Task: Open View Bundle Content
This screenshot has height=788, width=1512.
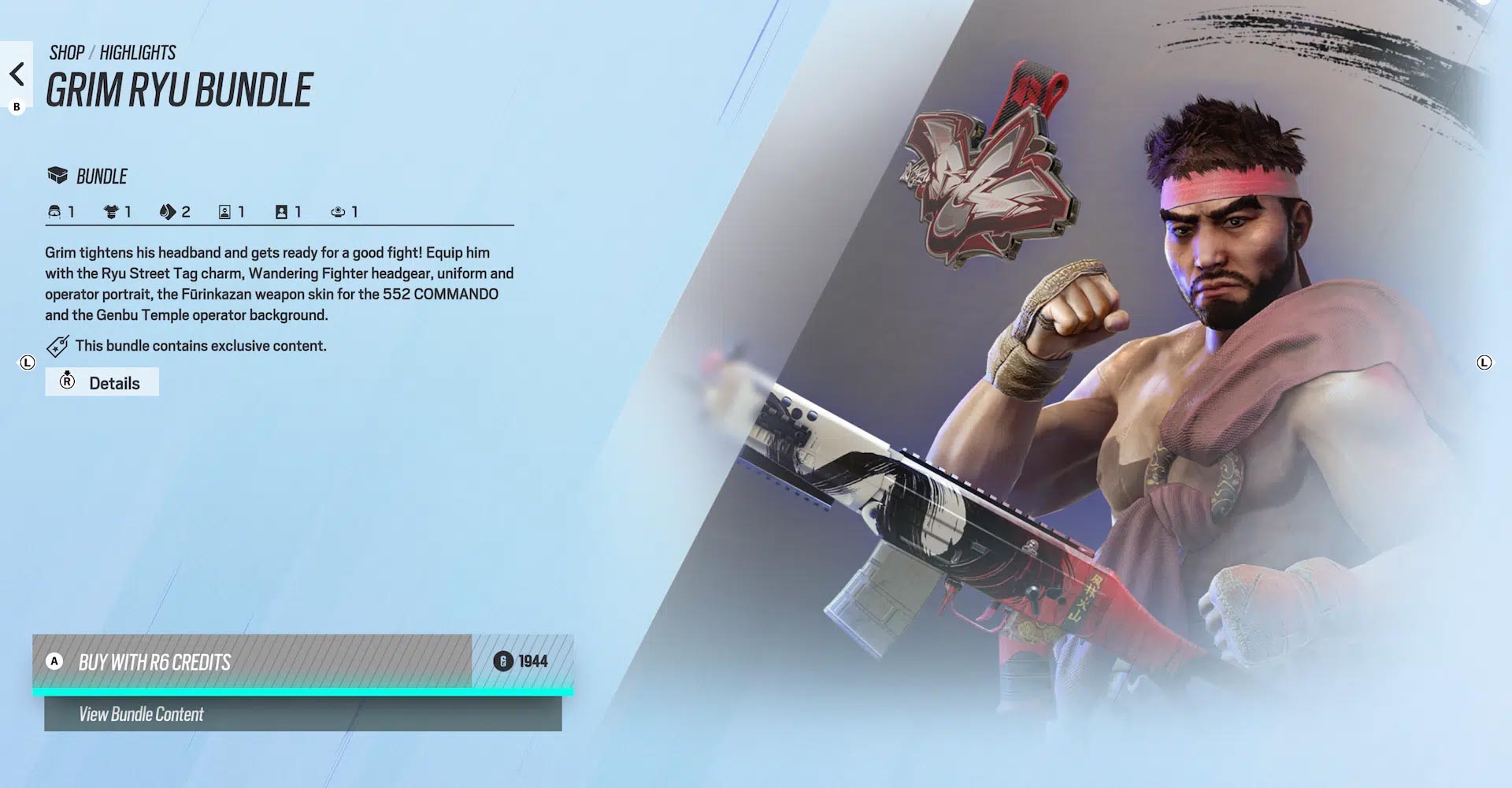Action: coord(299,715)
